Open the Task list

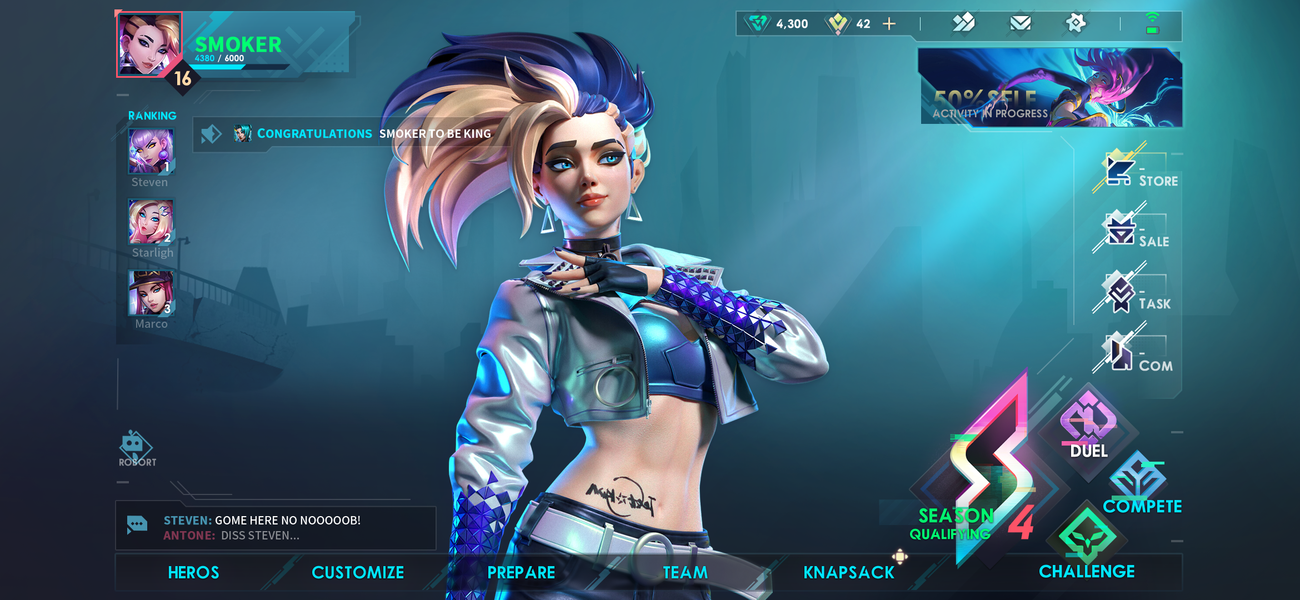(x=1138, y=295)
